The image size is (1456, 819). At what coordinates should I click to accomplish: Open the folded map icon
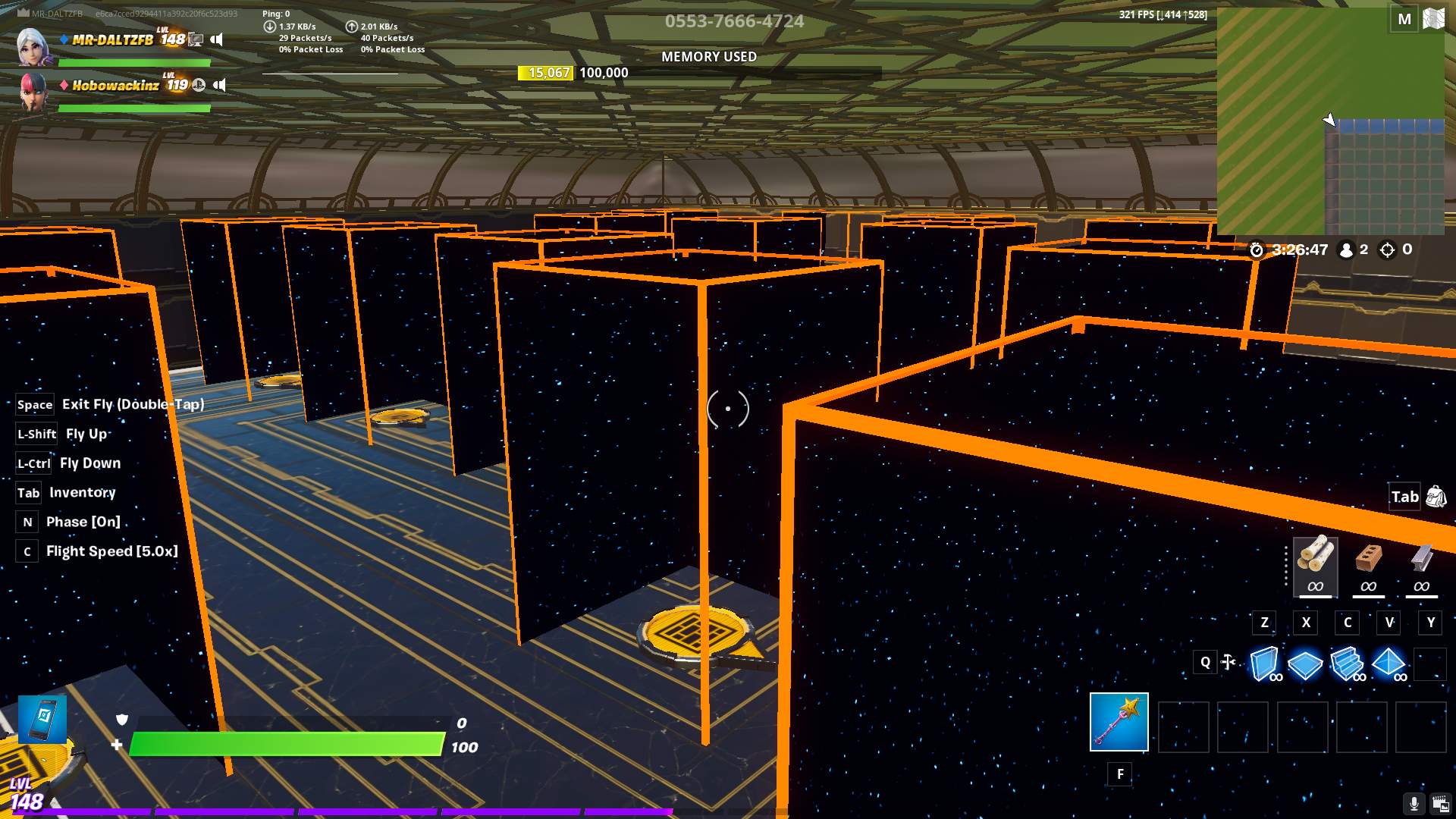click(x=1434, y=19)
